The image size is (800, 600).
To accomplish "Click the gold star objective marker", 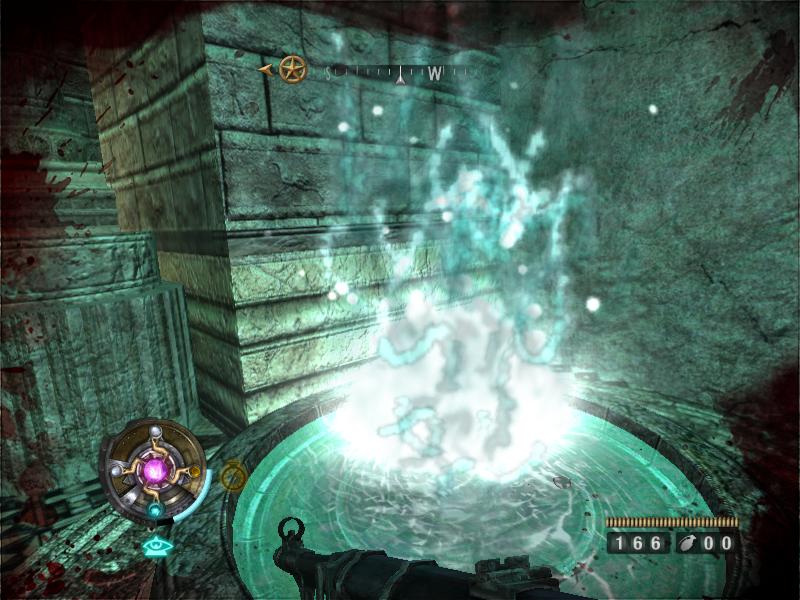I will point(291,70).
